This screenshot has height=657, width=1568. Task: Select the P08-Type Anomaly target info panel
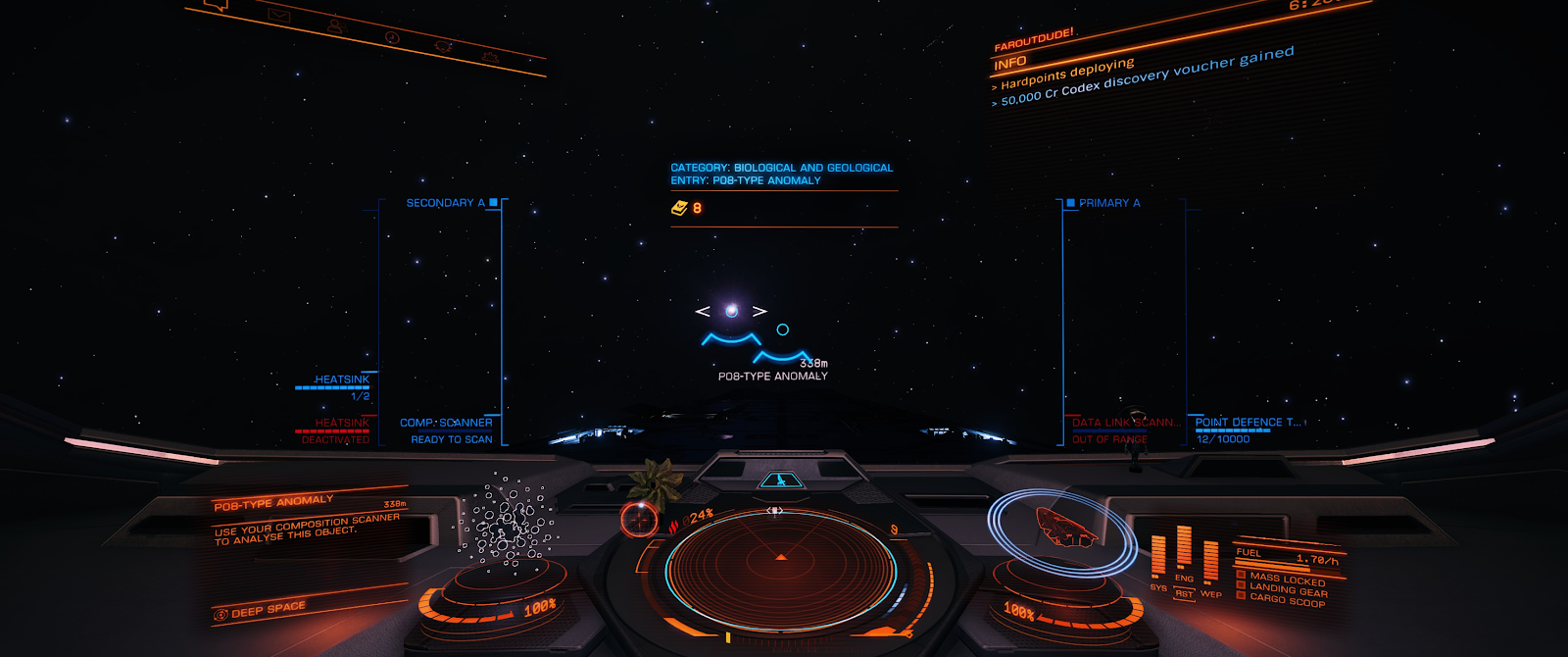pyautogui.click(x=309, y=522)
